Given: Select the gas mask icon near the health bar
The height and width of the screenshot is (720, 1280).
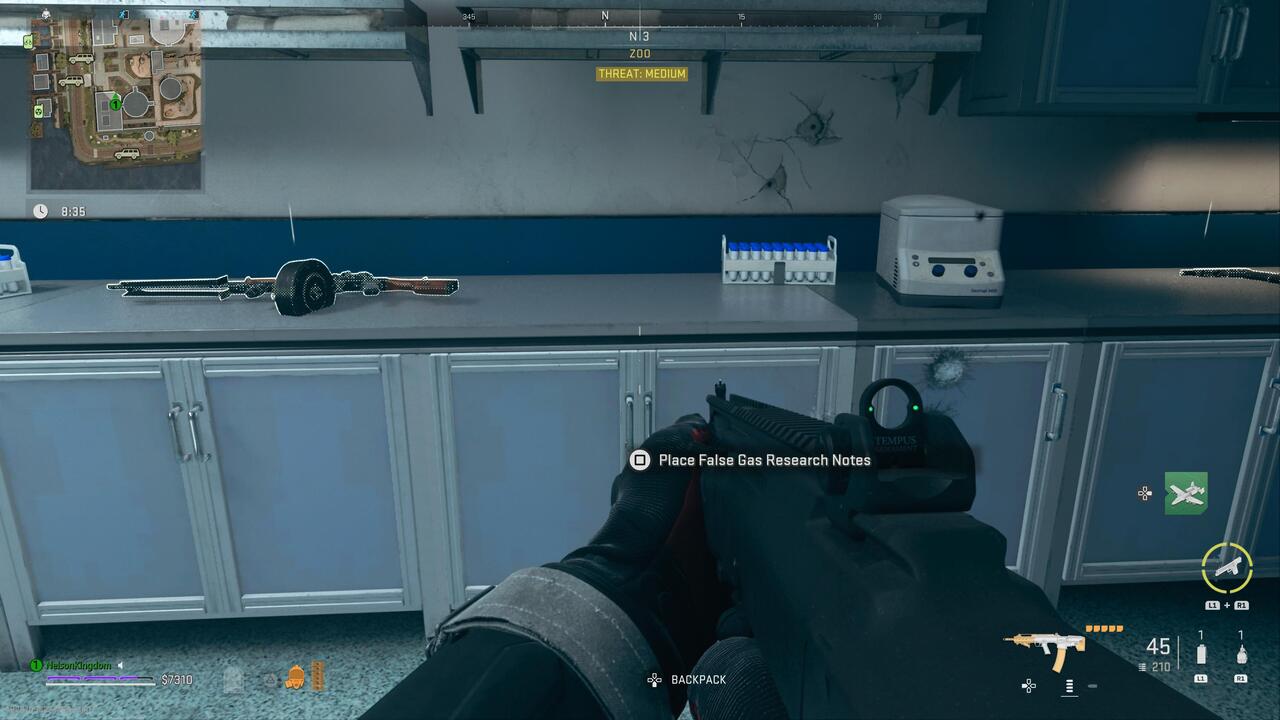Looking at the screenshot, I should point(295,678).
